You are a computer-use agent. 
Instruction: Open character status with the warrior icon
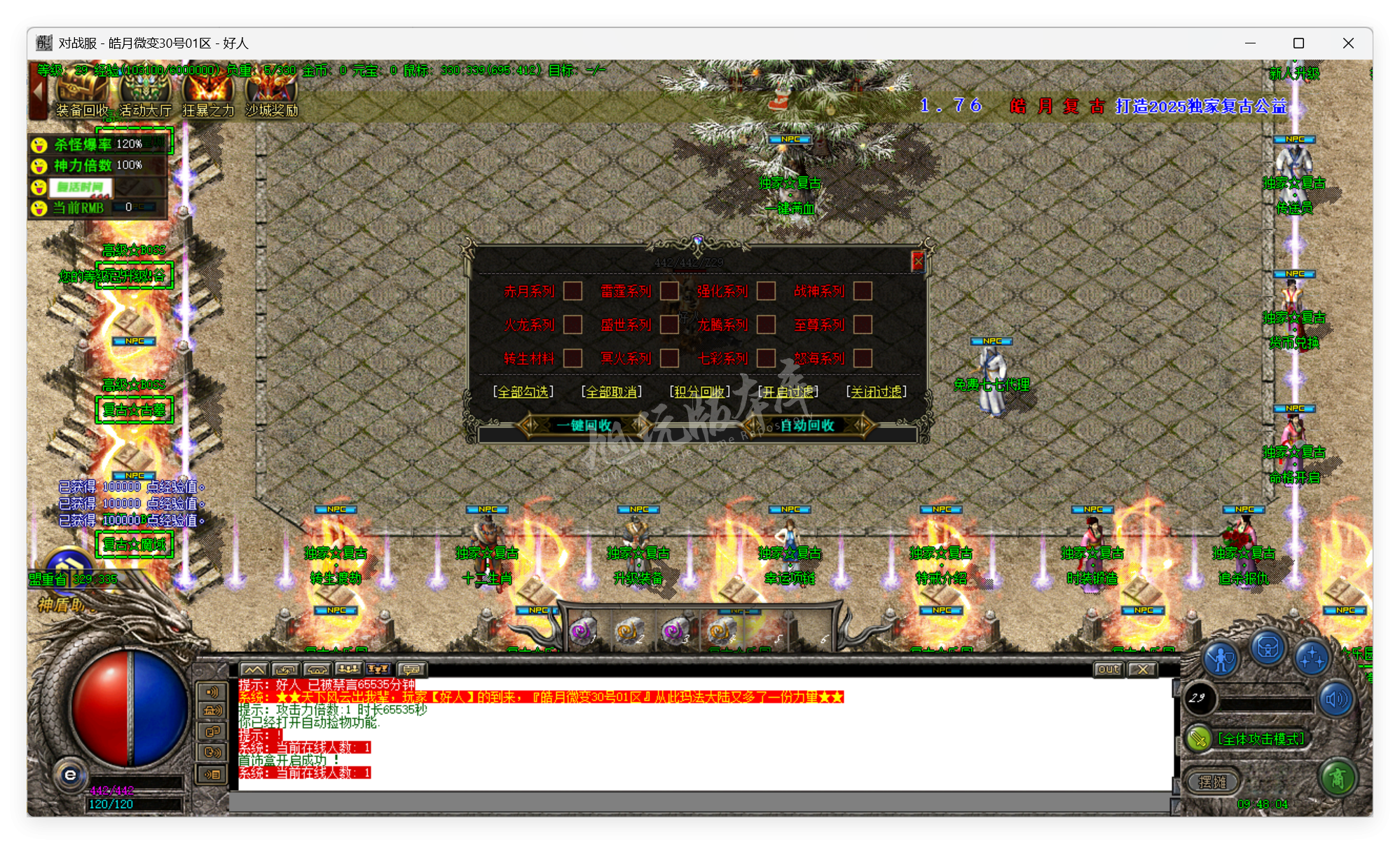[x=1220, y=657]
